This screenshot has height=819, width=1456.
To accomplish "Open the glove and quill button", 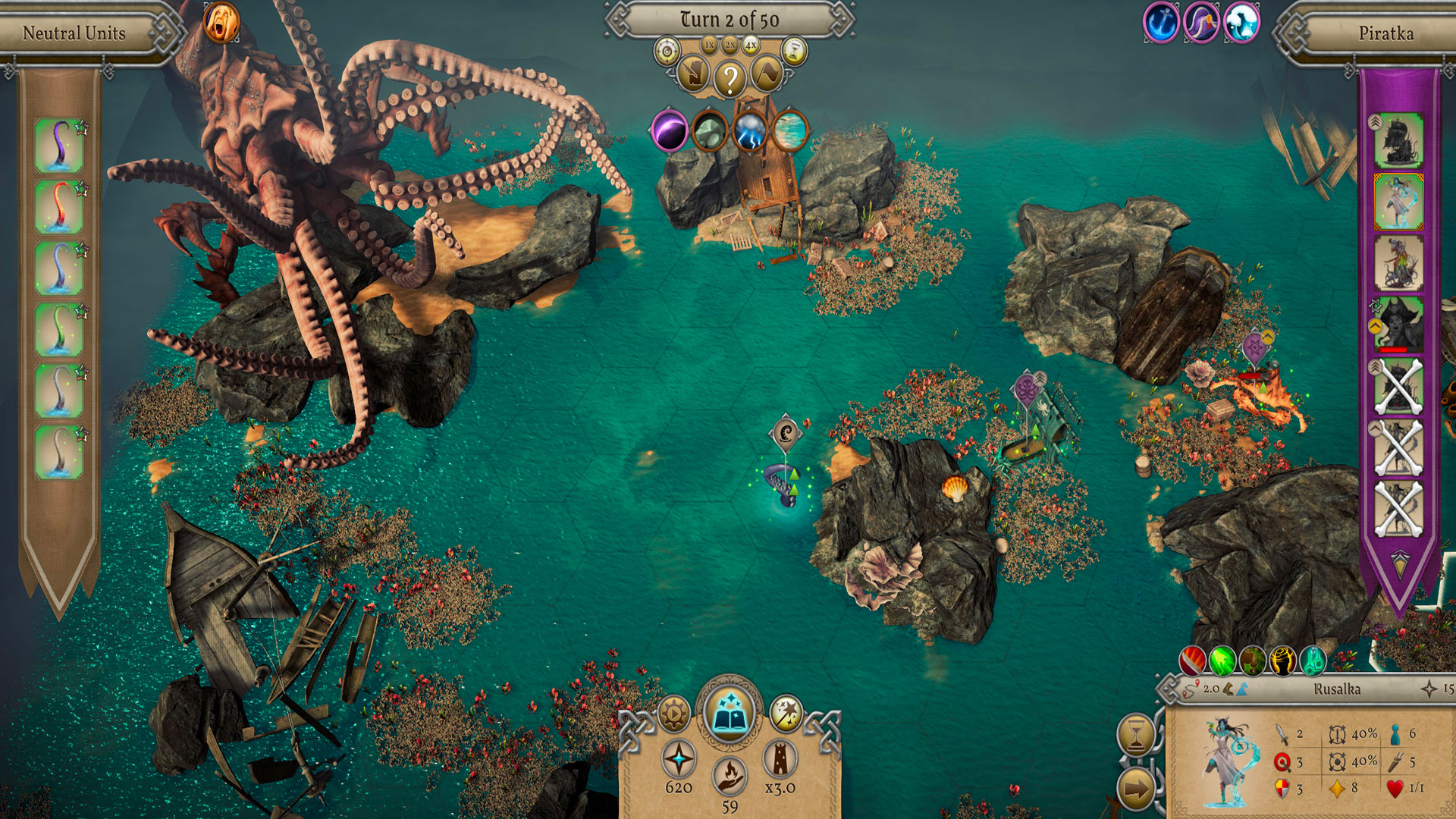I will pos(692,74).
